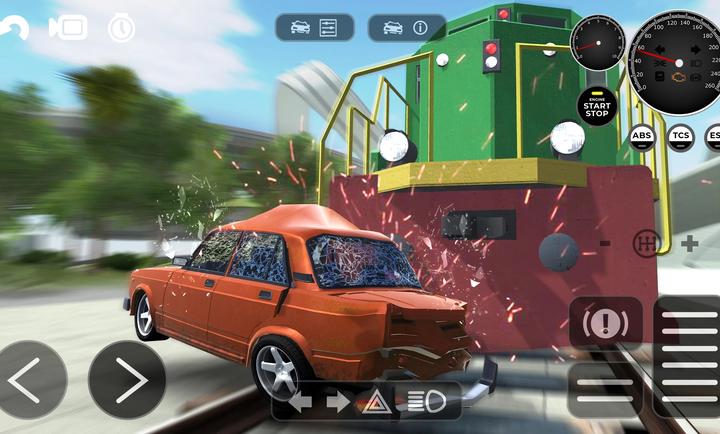Toggle the headlights
The width and height of the screenshot is (720, 434).
click(x=425, y=402)
